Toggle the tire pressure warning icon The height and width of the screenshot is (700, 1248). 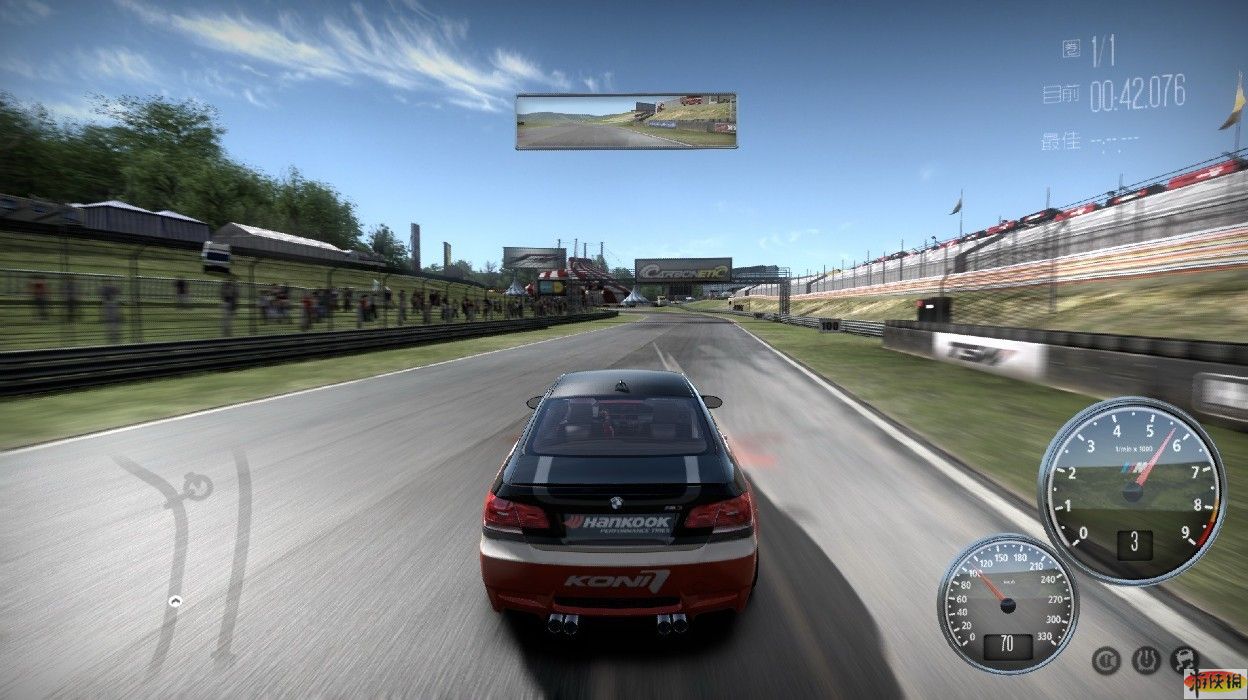[x=1146, y=659]
